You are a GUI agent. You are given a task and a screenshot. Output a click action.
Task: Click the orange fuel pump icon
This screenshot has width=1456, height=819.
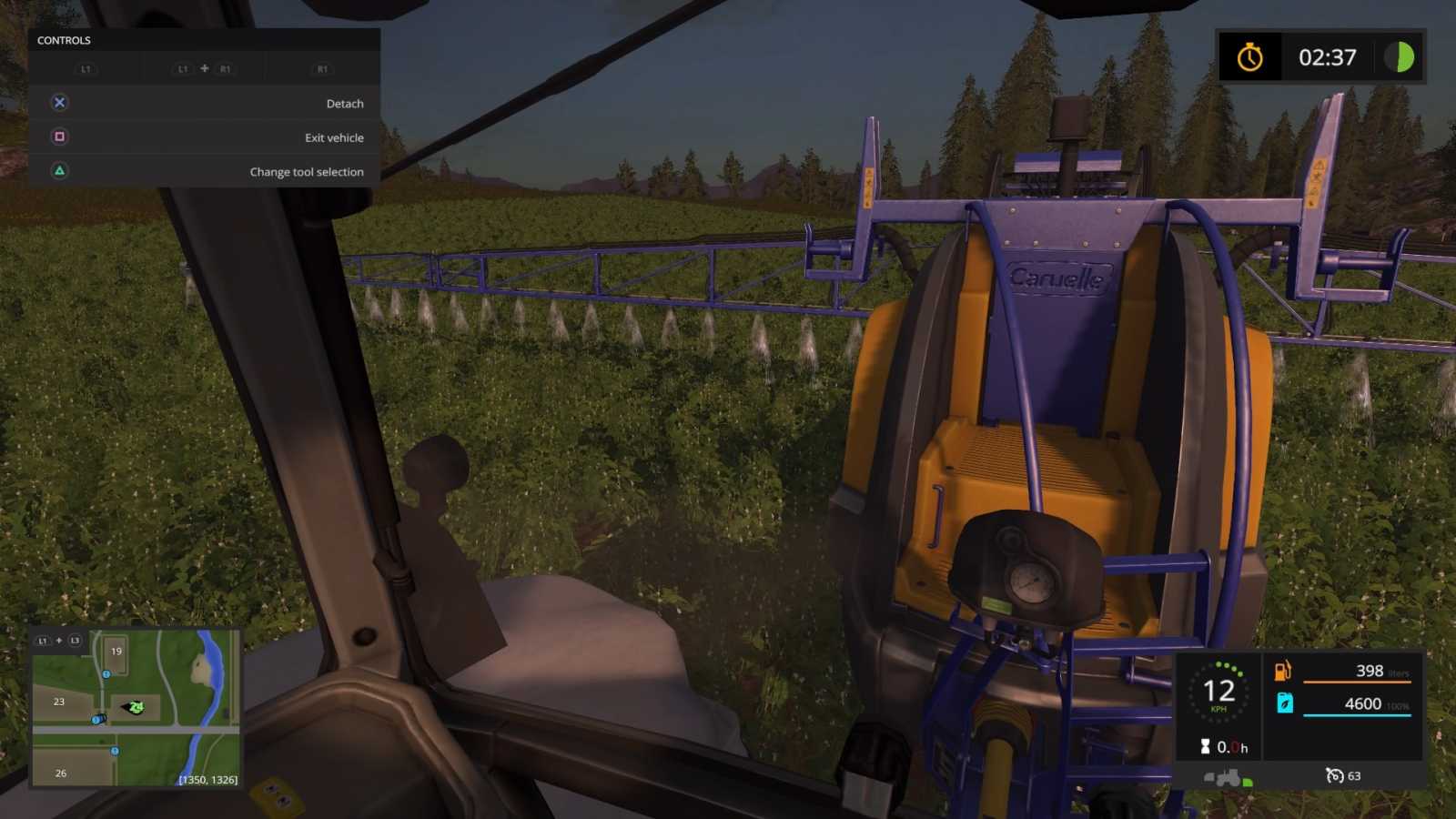point(1282,670)
